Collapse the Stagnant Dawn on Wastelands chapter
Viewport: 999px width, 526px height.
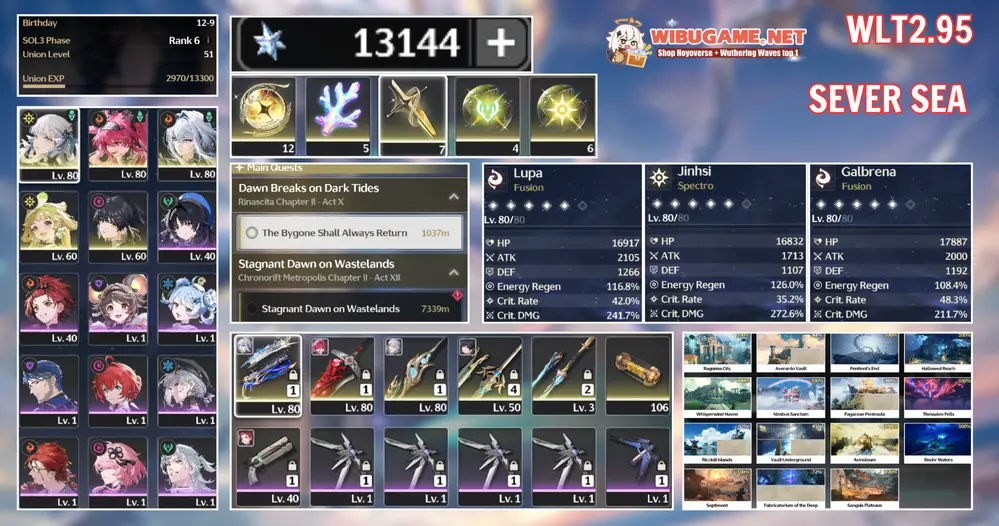pyautogui.click(x=452, y=271)
